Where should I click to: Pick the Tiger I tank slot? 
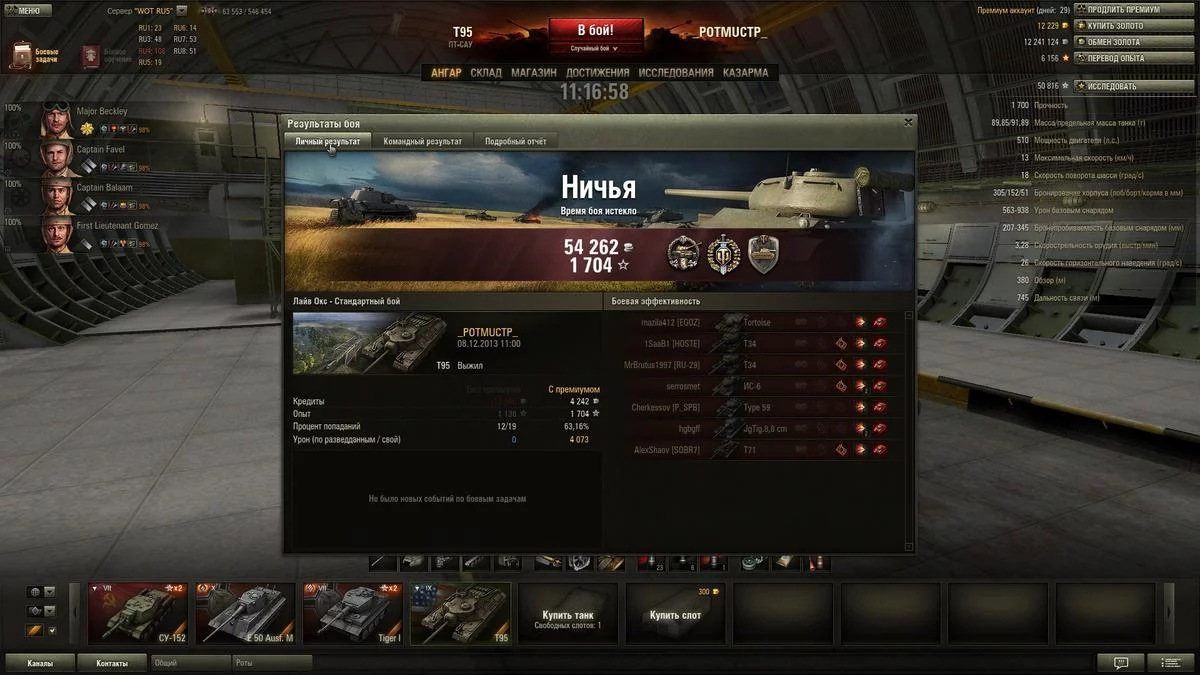pos(353,613)
